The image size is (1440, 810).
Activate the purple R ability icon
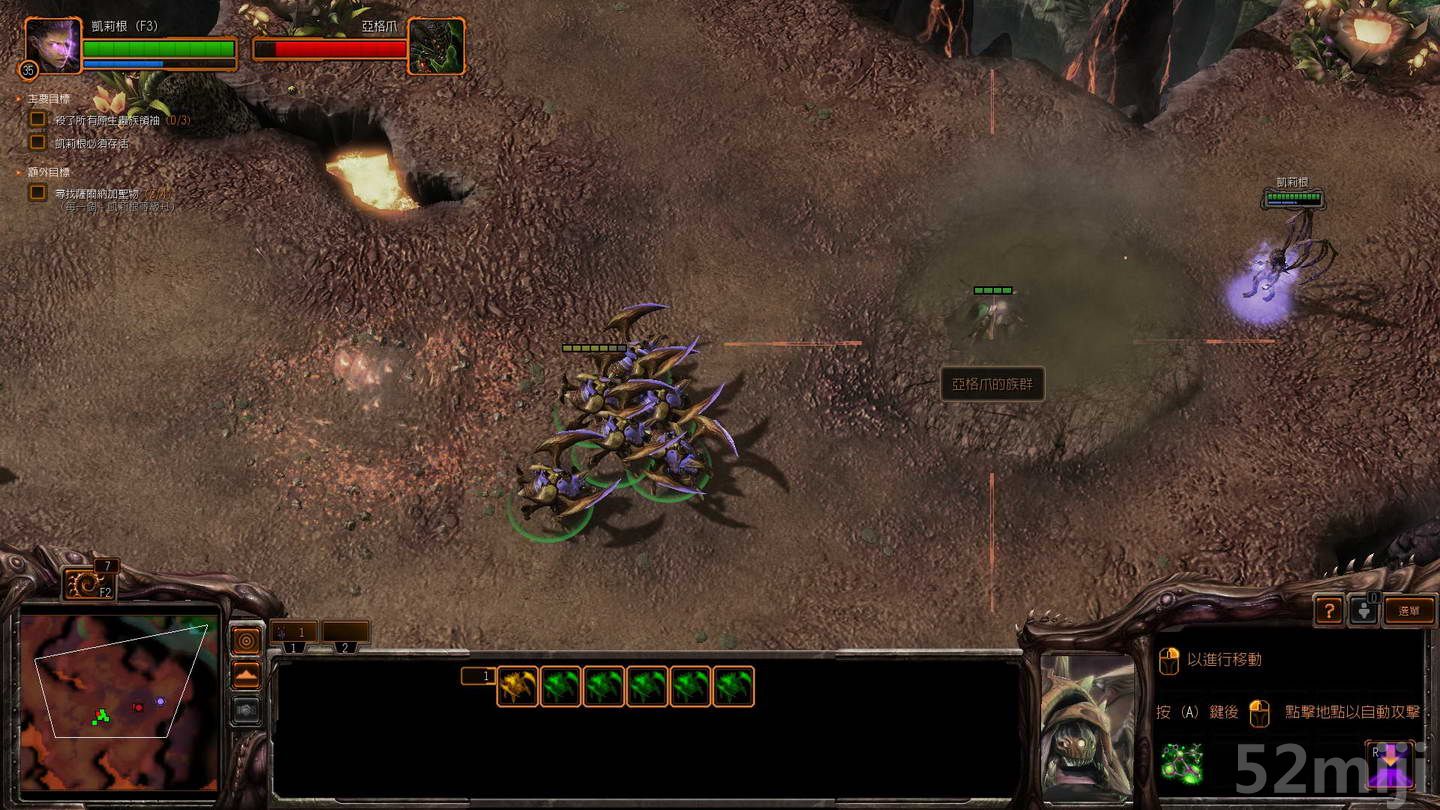[x=1390, y=763]
